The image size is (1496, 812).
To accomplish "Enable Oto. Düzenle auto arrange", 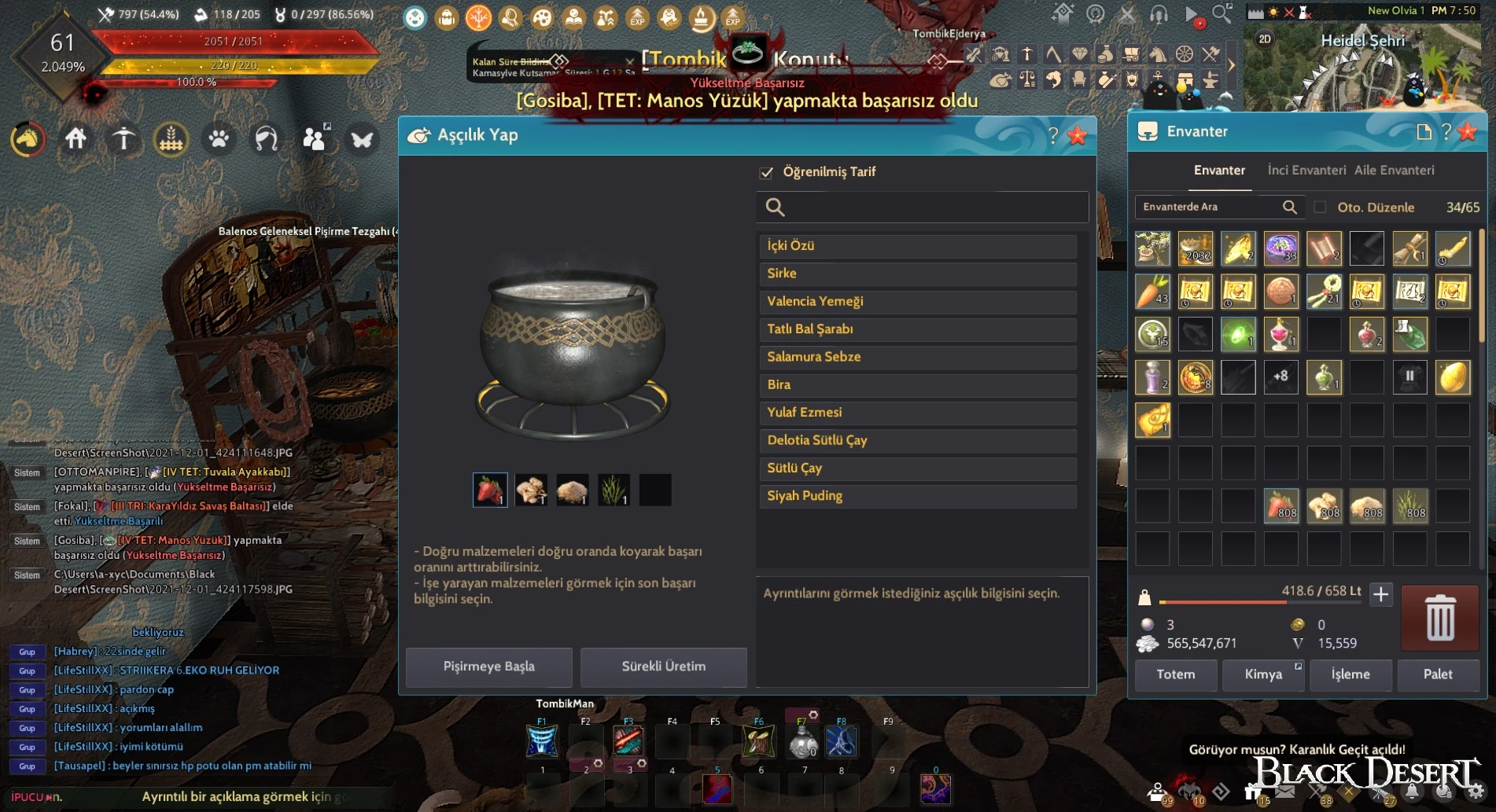I will click(x=1321, y=208).
